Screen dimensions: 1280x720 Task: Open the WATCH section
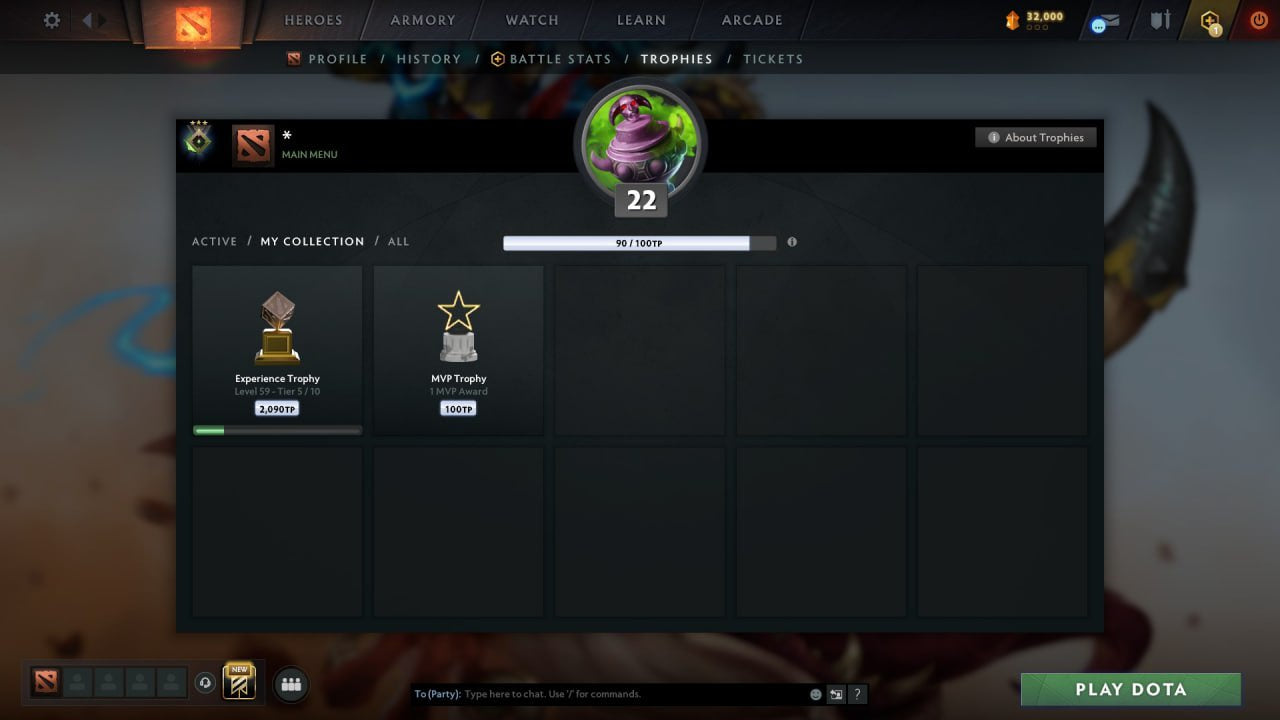(x=531, y=20)
